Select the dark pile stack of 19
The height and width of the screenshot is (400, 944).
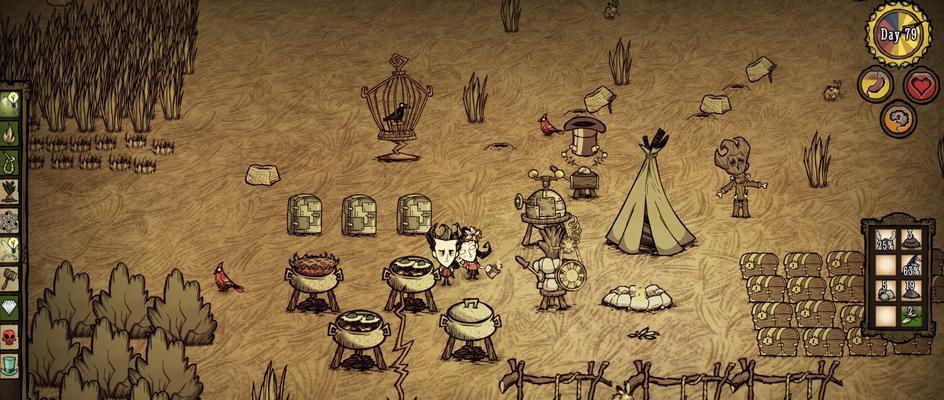point(911,292)
